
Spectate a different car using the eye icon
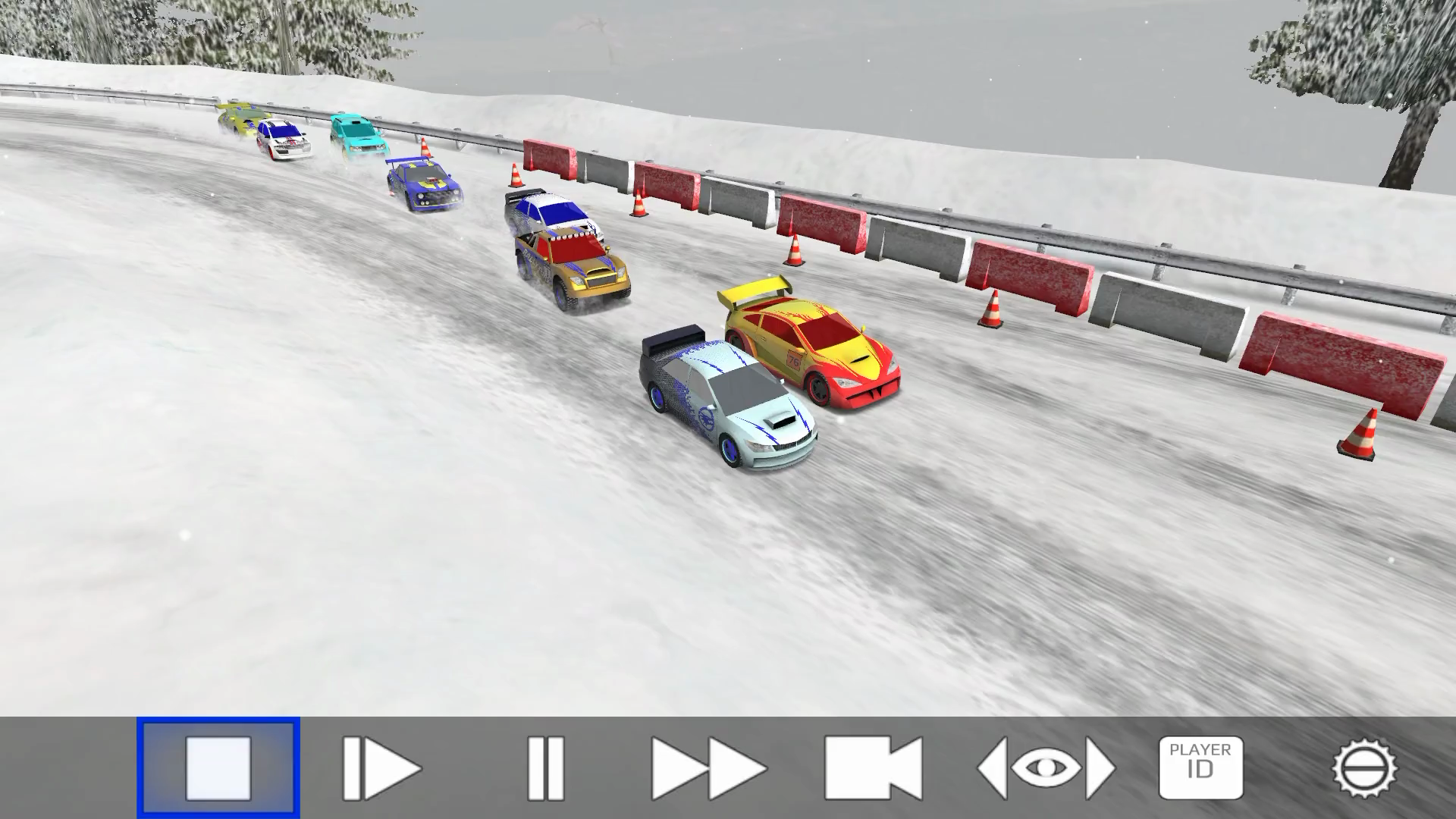point(1046,766)
